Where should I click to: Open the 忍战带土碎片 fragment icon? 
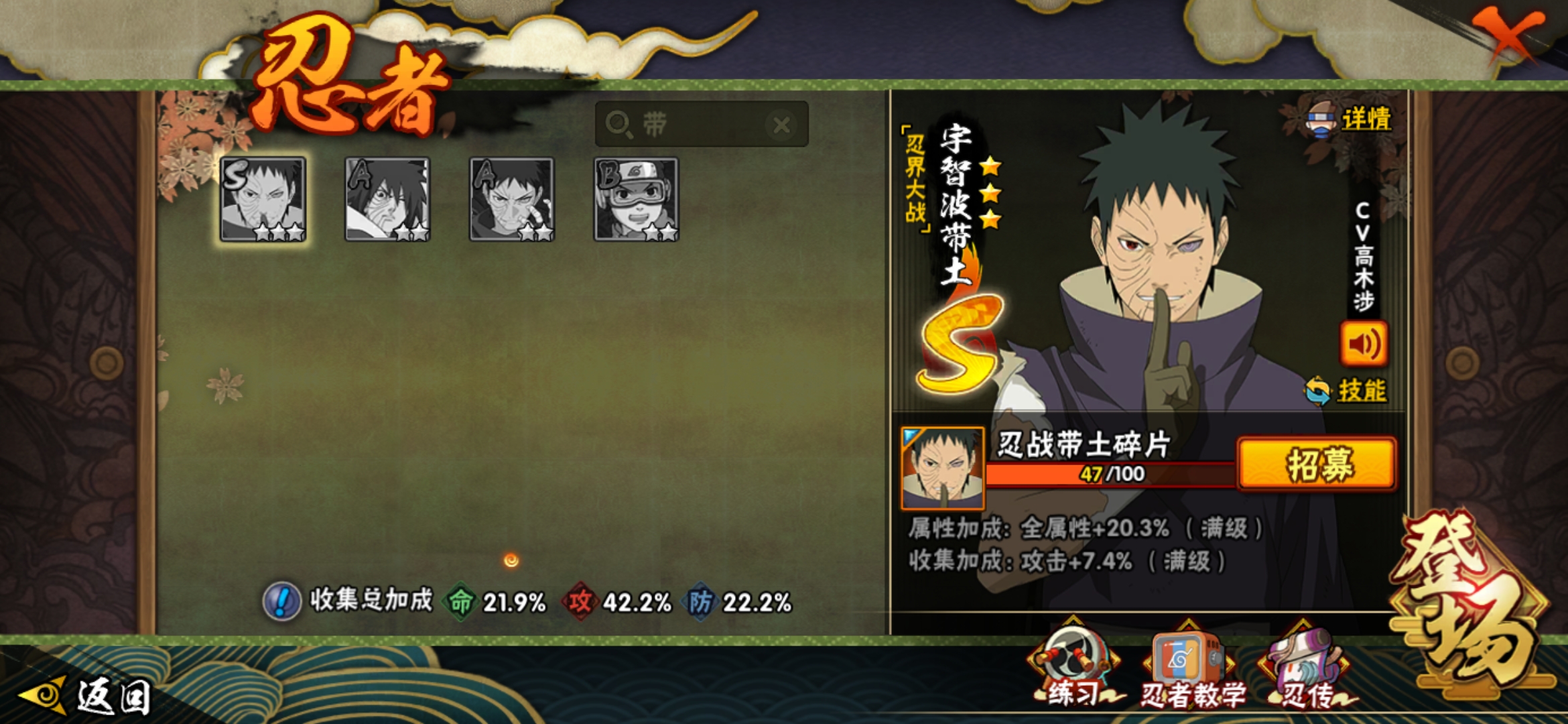coord(943,468)
